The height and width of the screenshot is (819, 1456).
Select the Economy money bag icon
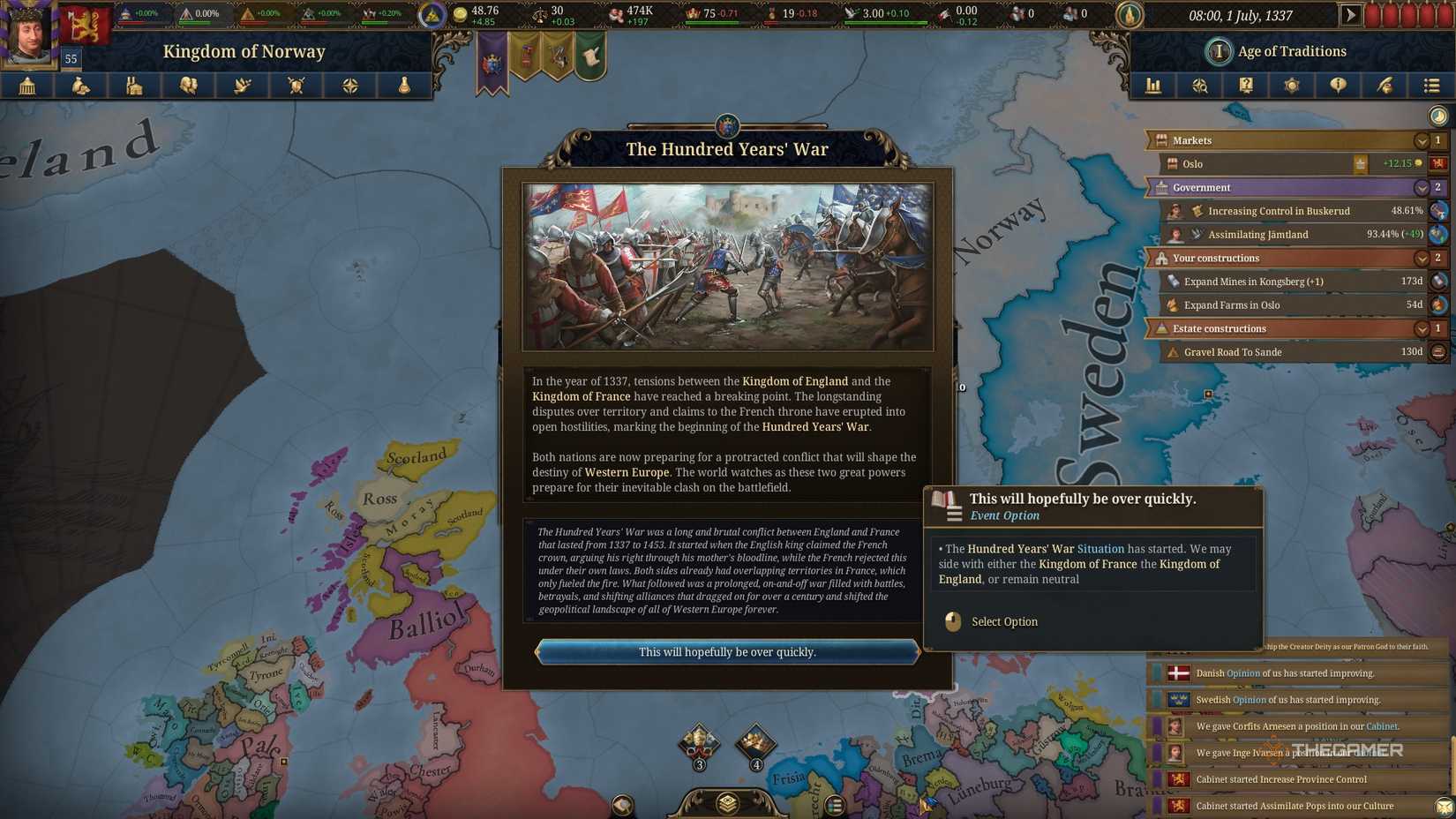[x=81, y=86]
